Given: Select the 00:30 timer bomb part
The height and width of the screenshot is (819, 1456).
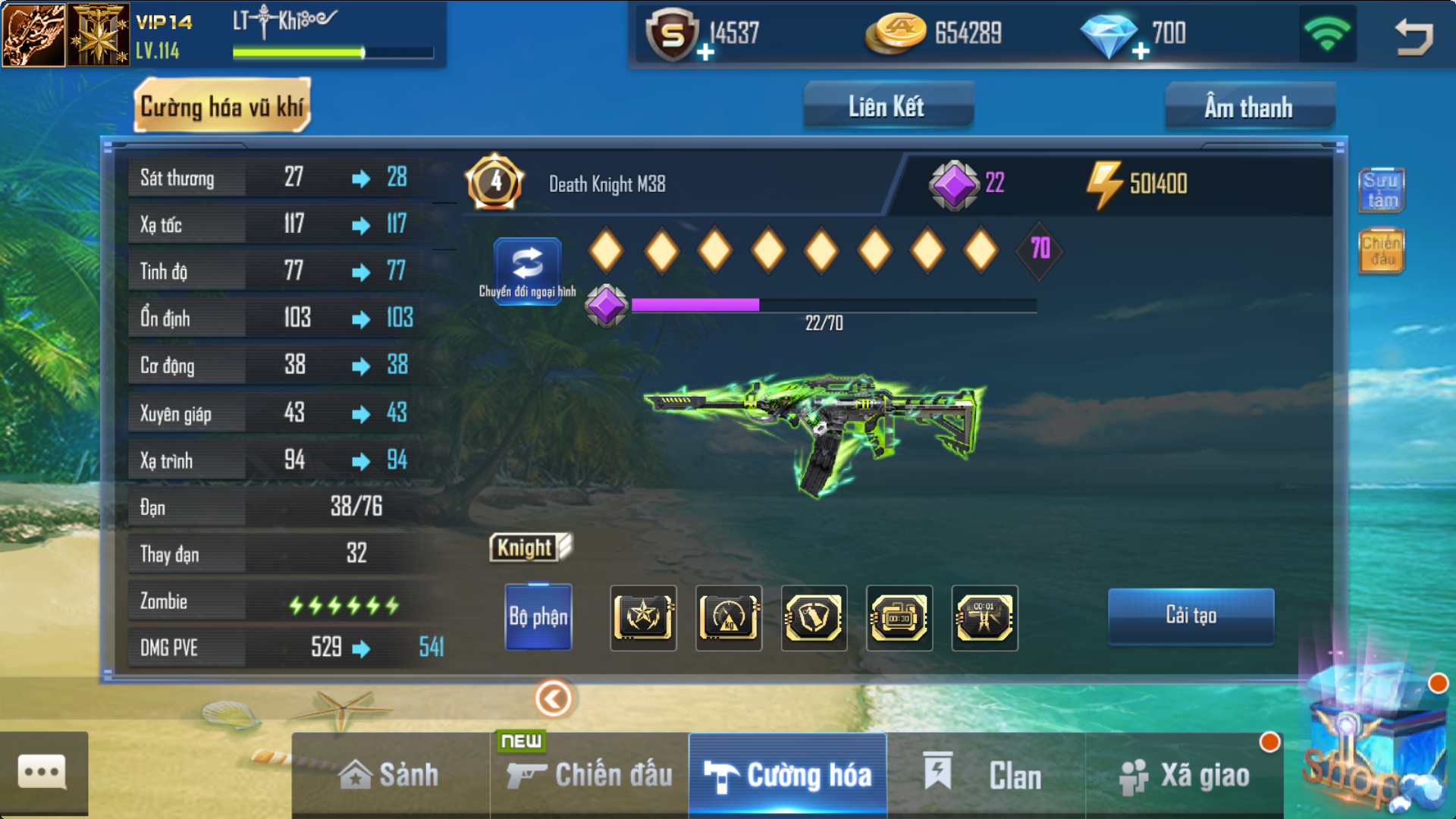Looking at the screenshot, I should tap(899, 617).
